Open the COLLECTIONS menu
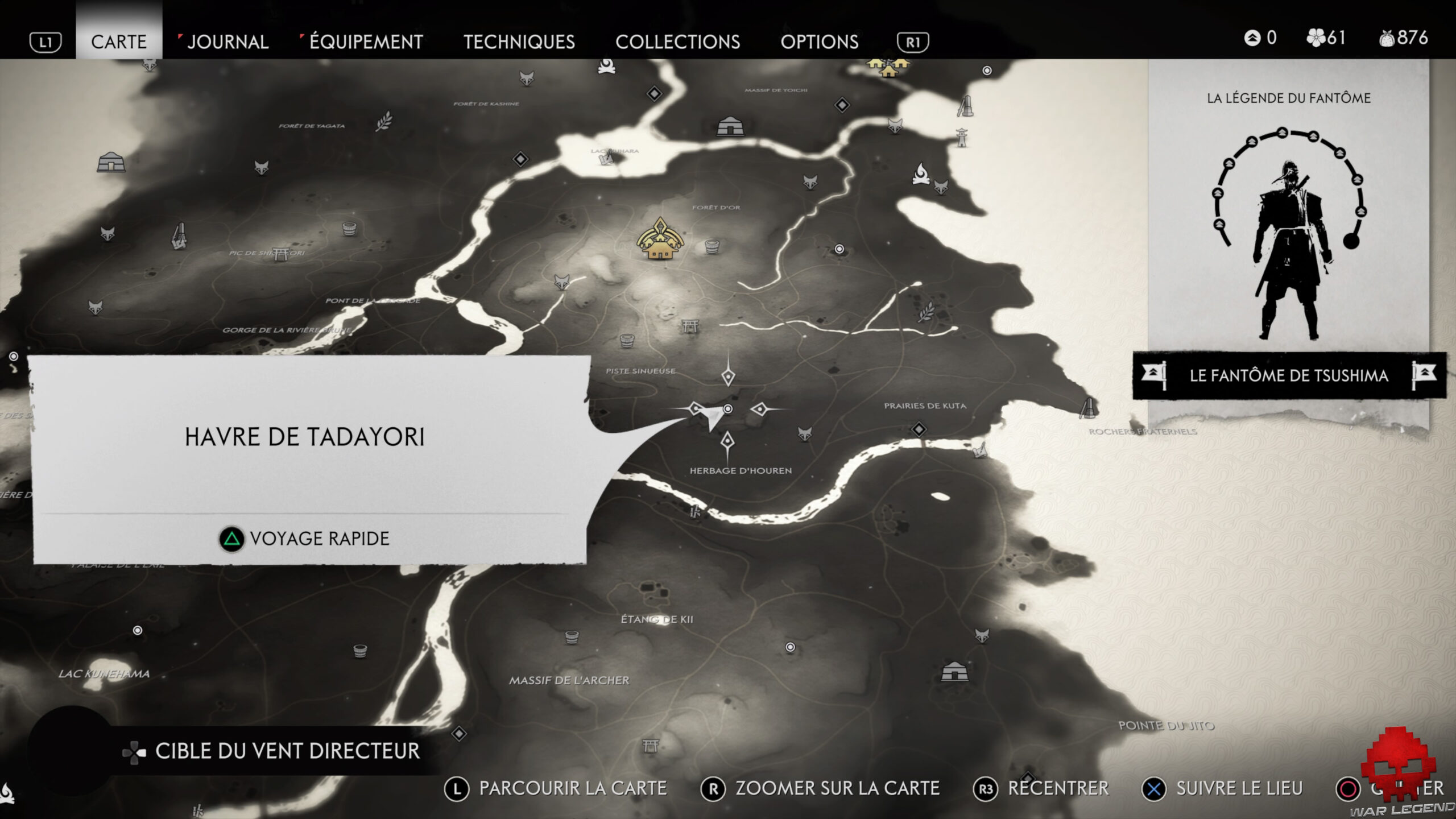The height and width of the screenshot is (819, 1456). 679,42
